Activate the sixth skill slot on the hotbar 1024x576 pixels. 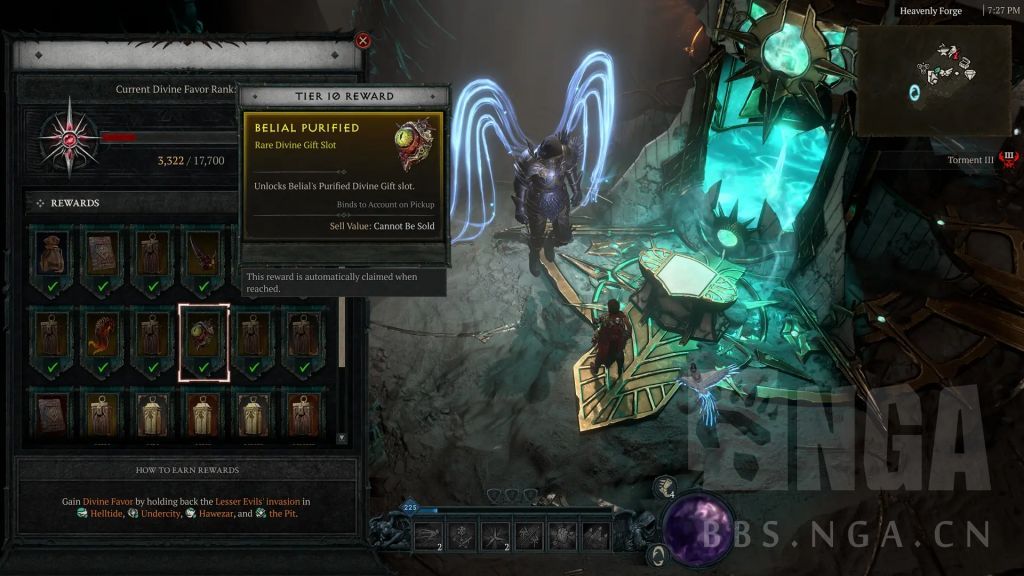(596, 534)
